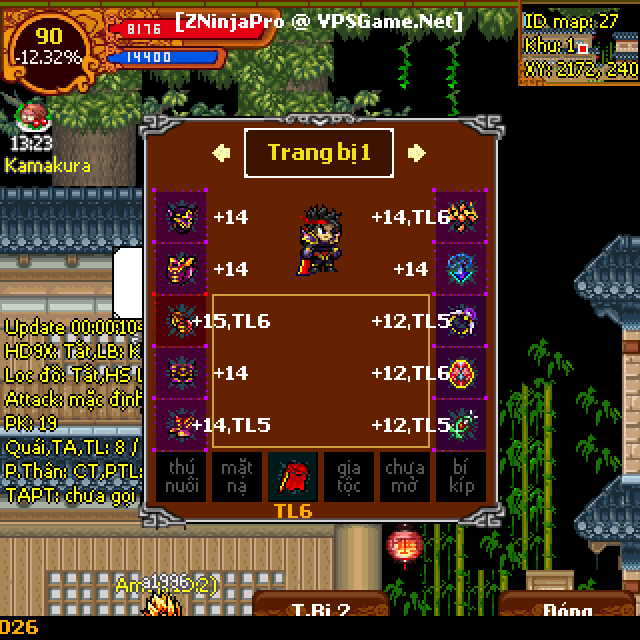The height and width of the screenshot is (640, 640).
Task: Open the empty 'mặt nạ' mask slot
Action: [x=237, y=477]
